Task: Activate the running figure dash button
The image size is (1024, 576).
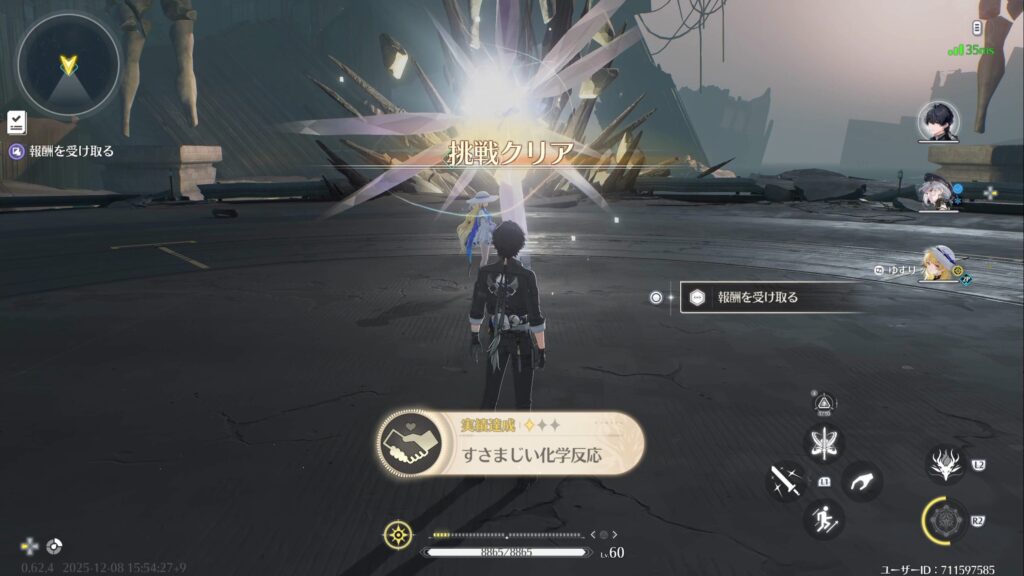Action: pyautogui.click(x=824, y=520)
